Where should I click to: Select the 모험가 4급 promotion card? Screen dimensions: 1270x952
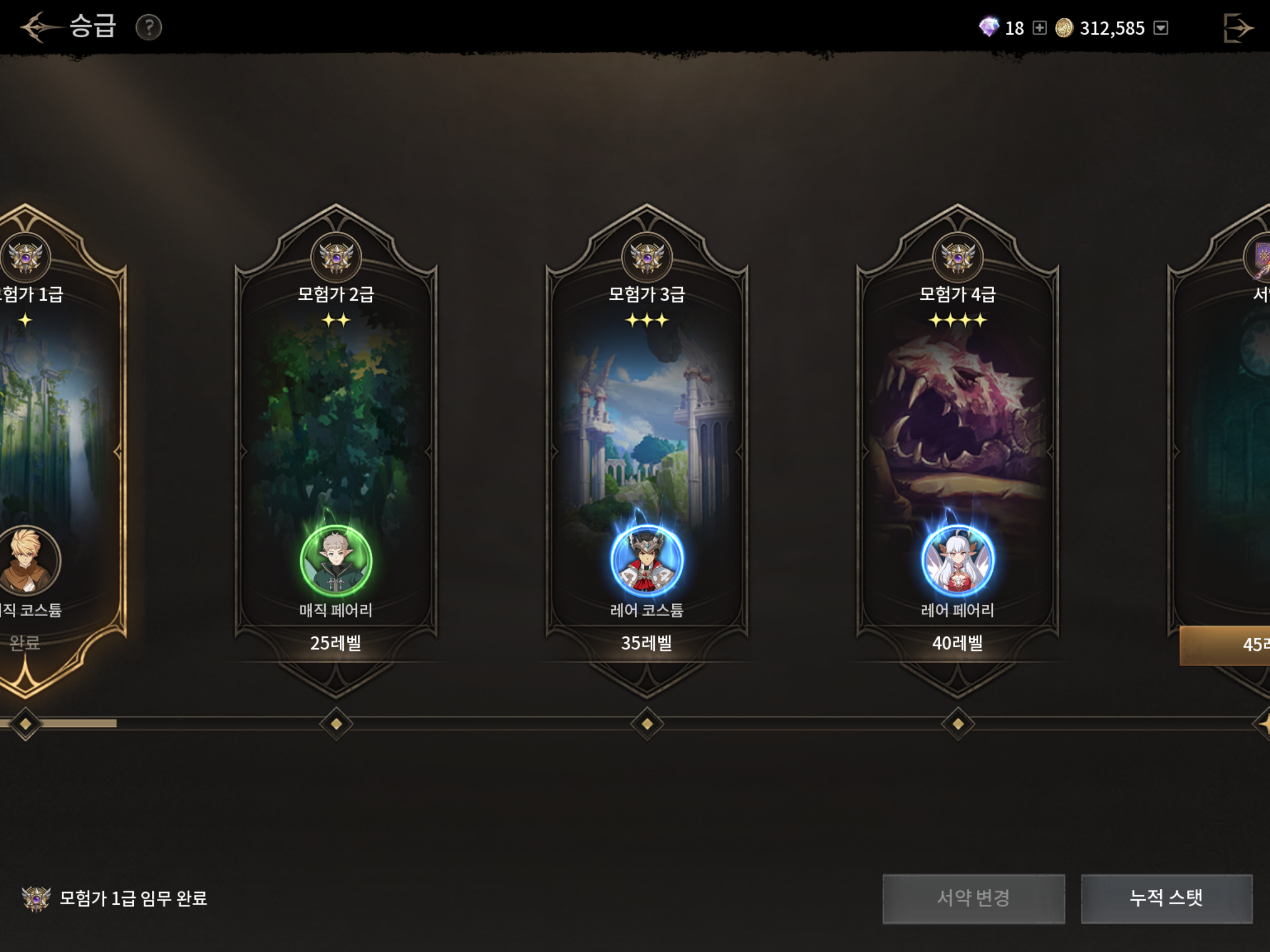(x=957, y=434)
